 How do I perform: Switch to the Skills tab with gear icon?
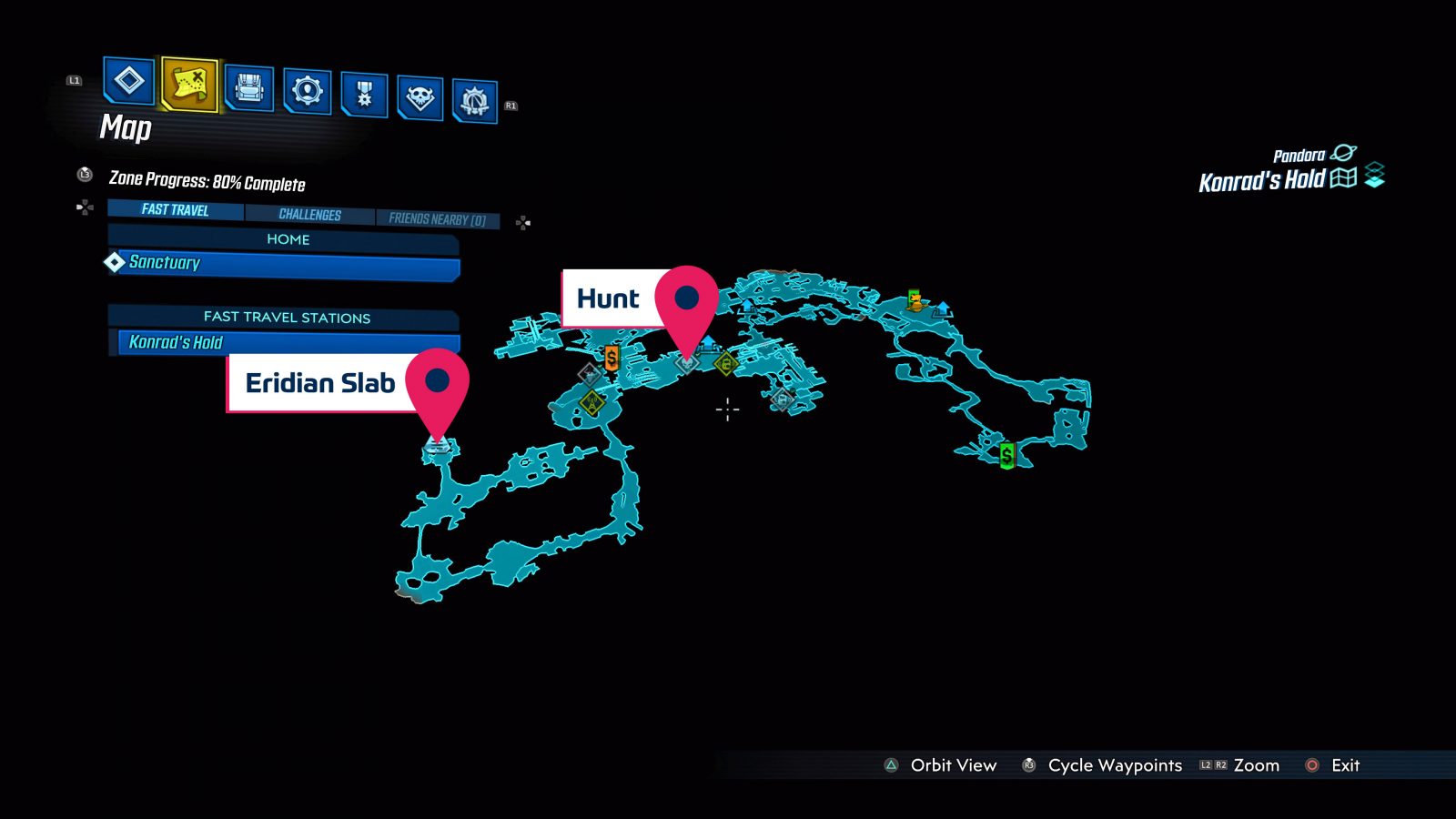[307, 91]
